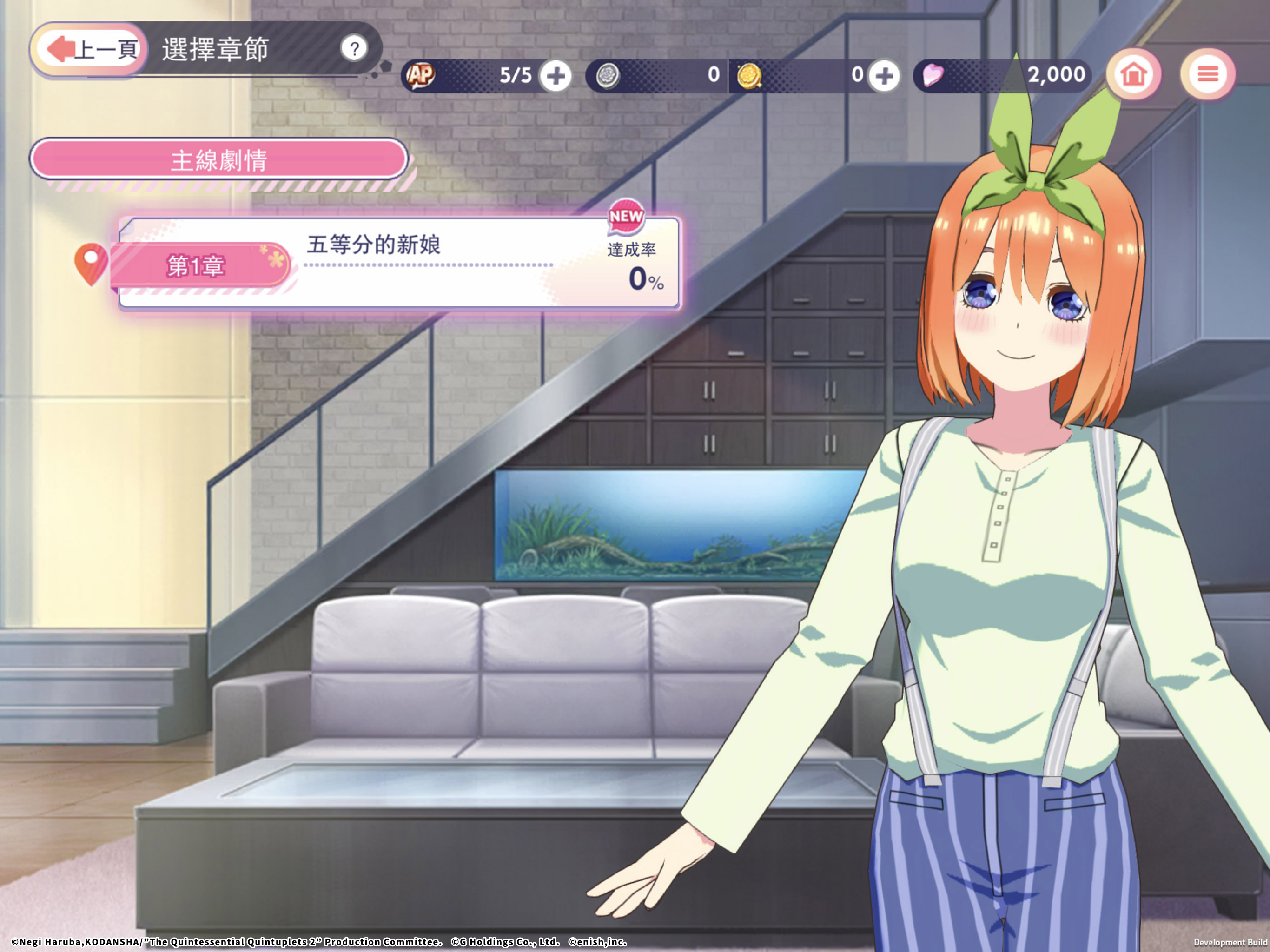Click the question mark help icon

[355, 49]
